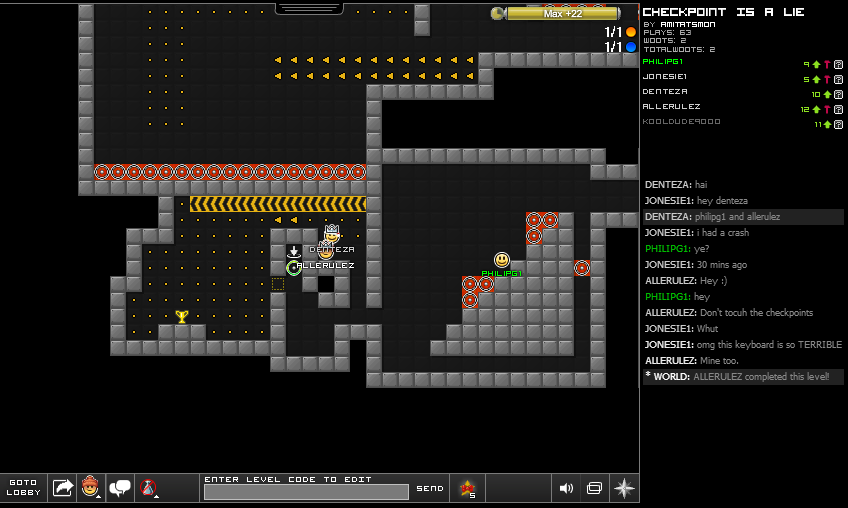Select player JONESIE1 in the list
The height and width of the screenshot is (508, 848).
[x=664, y=77]
